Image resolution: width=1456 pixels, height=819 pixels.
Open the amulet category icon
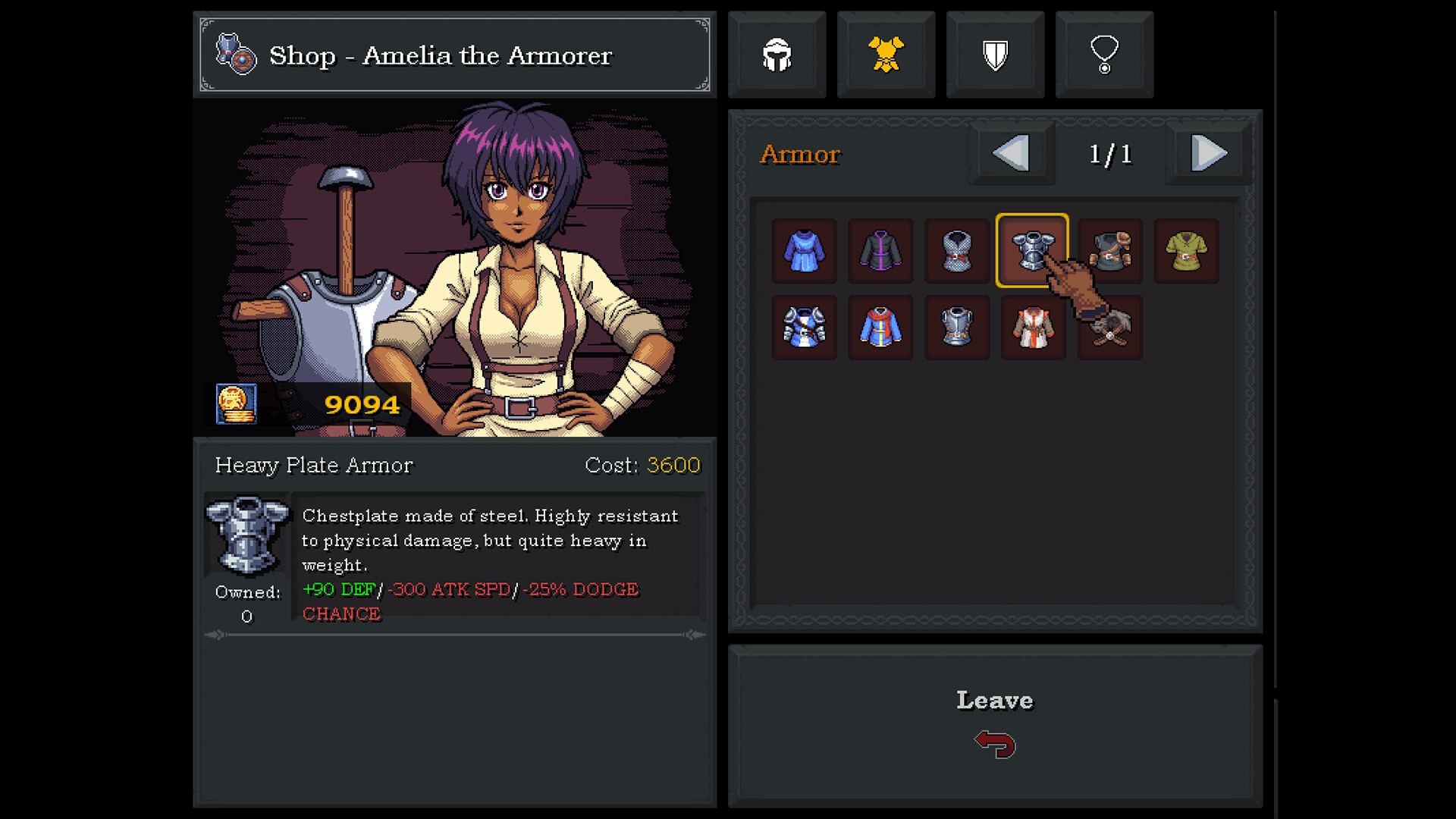[1104, 54]
